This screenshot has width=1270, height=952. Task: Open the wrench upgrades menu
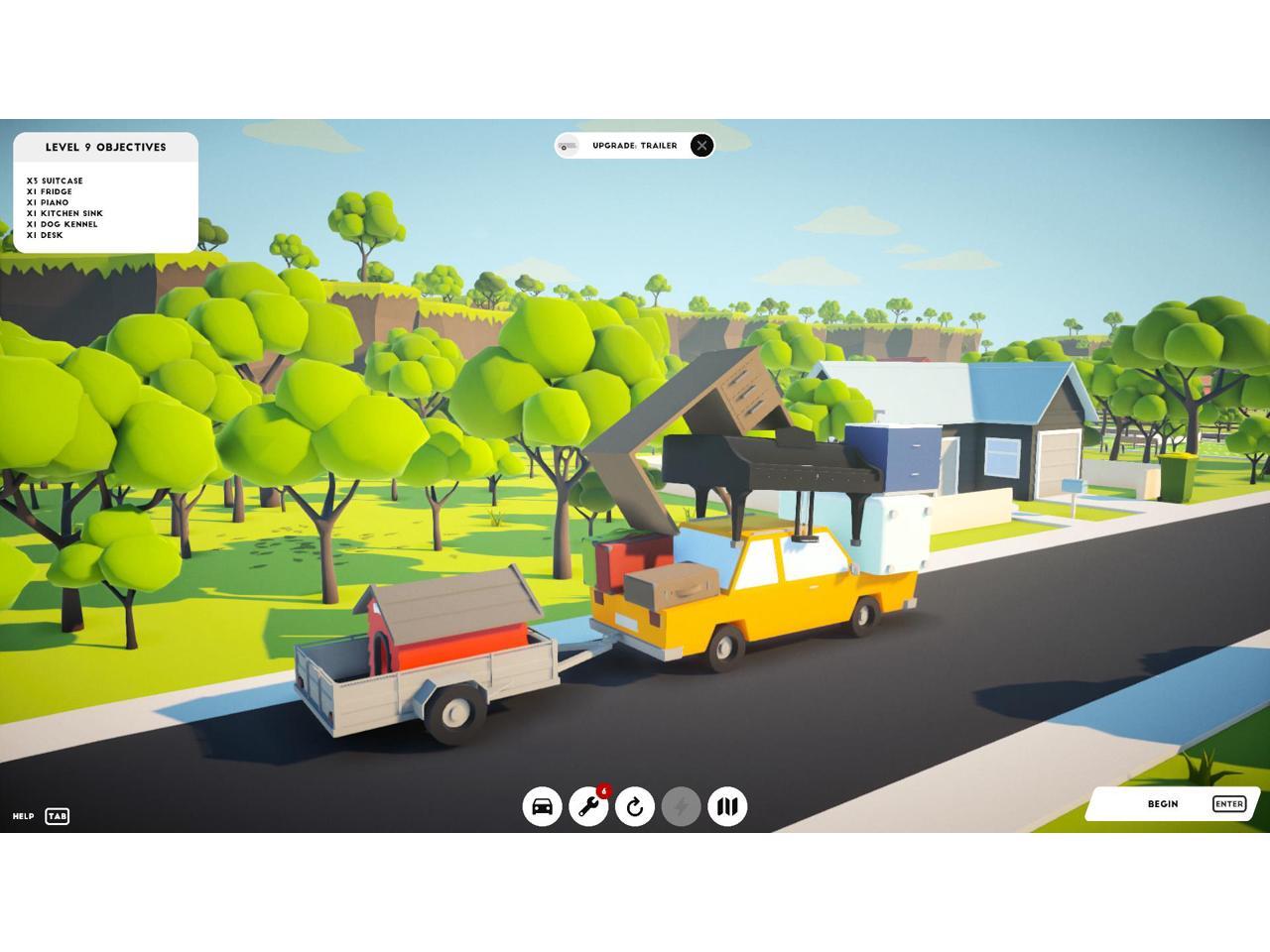588,806
